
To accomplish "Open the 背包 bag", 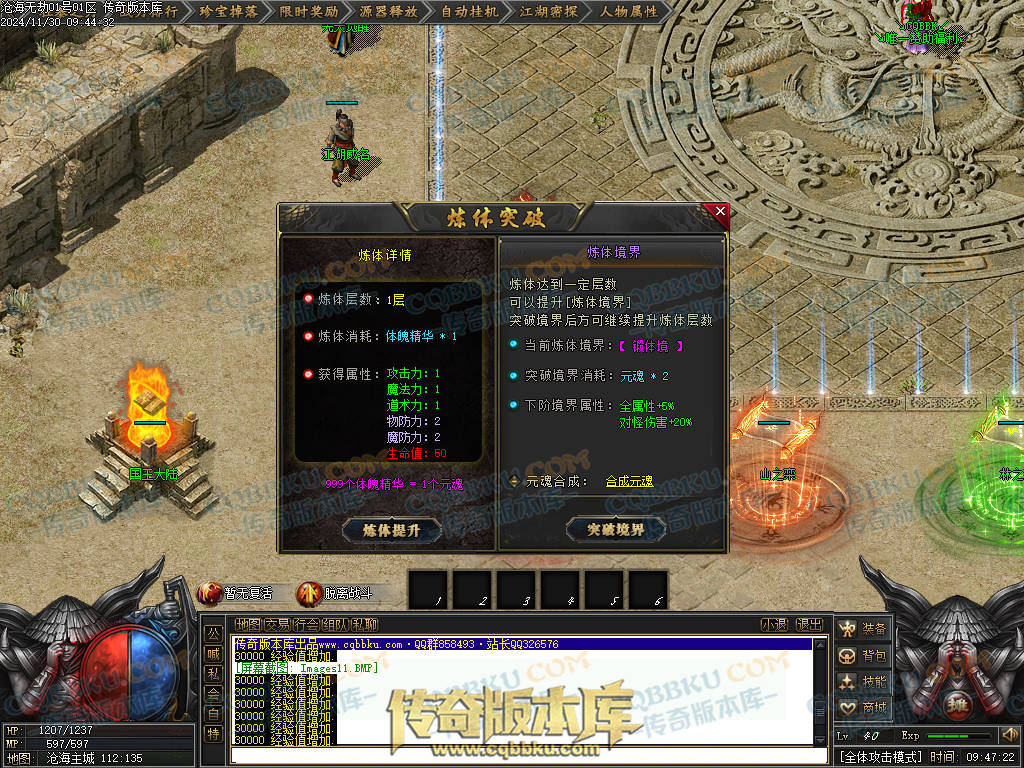I will click(863, 655).
